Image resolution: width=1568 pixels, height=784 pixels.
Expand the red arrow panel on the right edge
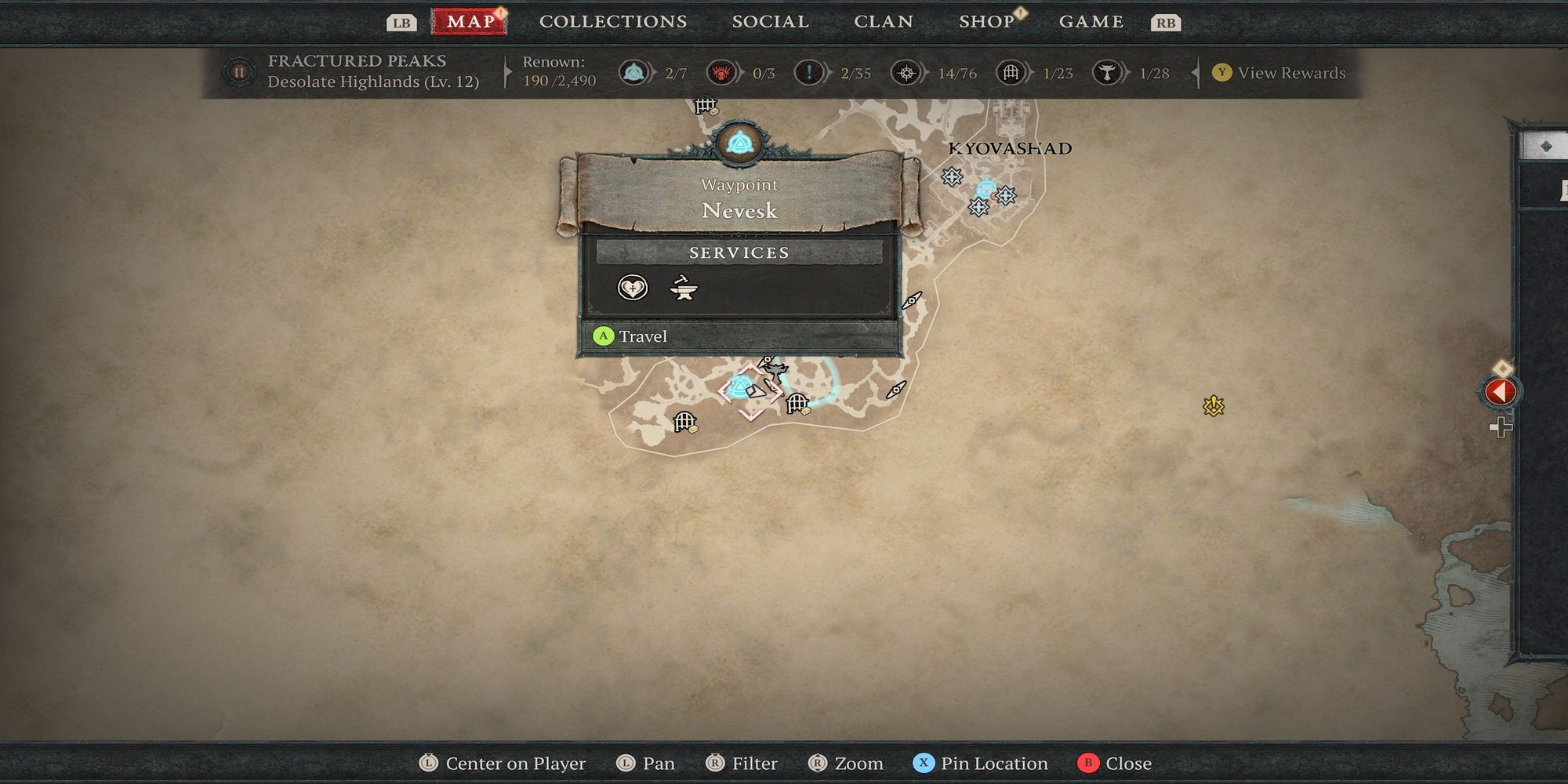pyautogui.click(x=1500, y=392)
